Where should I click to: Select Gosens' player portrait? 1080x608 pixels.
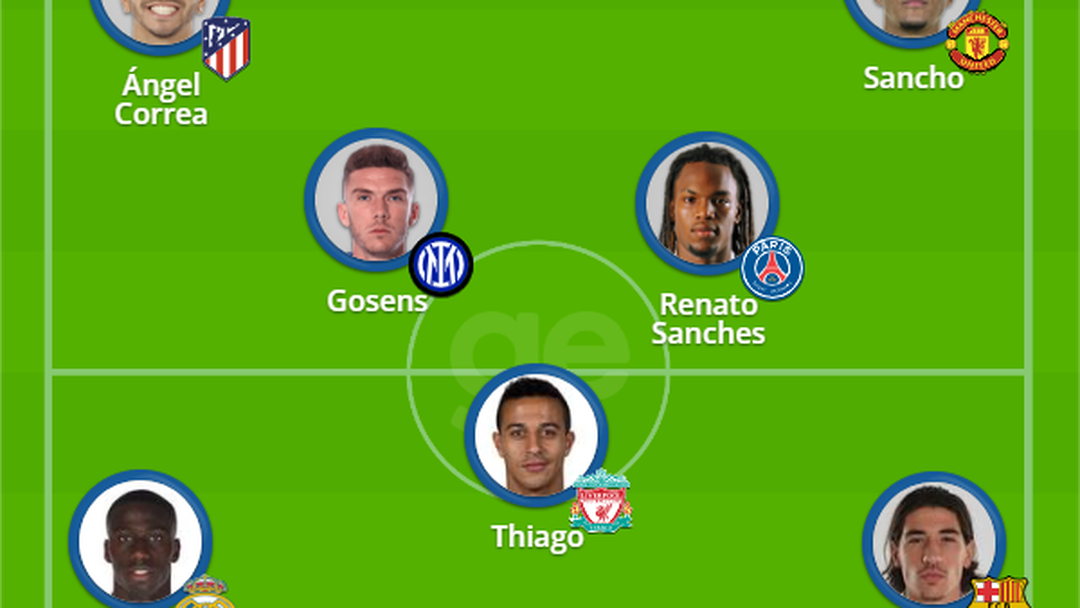pos(376,200)
